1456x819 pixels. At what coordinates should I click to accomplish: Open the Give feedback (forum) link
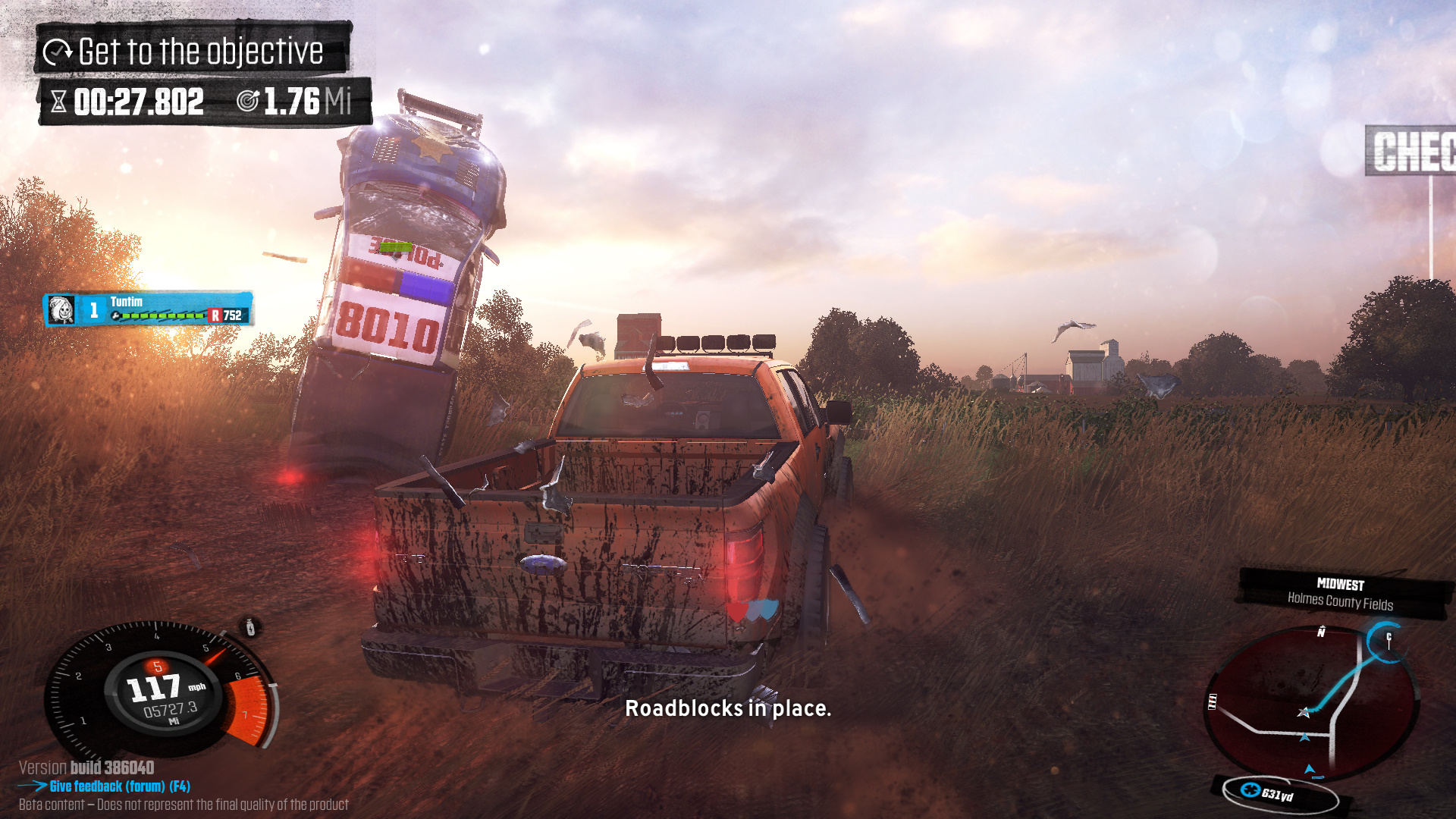coord(119,786)
